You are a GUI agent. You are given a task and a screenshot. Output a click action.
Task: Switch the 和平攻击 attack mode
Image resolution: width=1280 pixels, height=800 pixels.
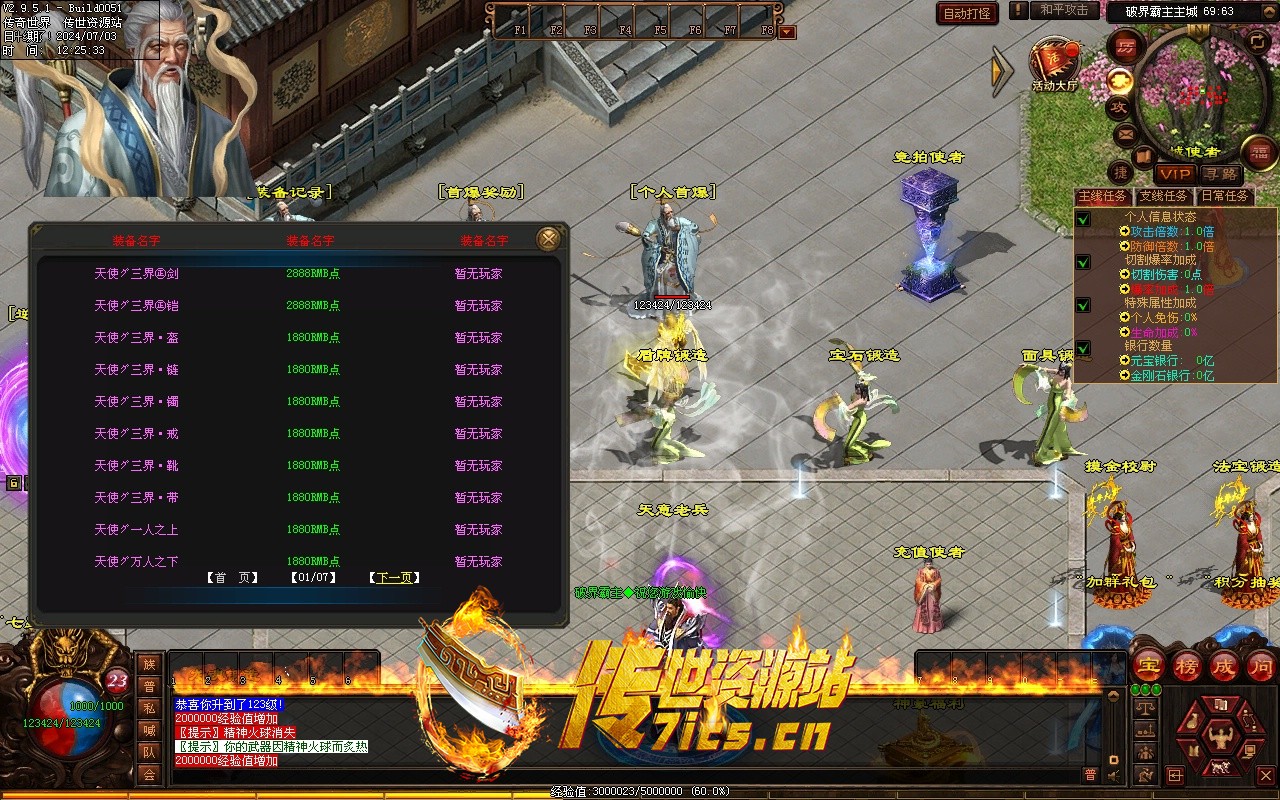[x=1064, y=10]
